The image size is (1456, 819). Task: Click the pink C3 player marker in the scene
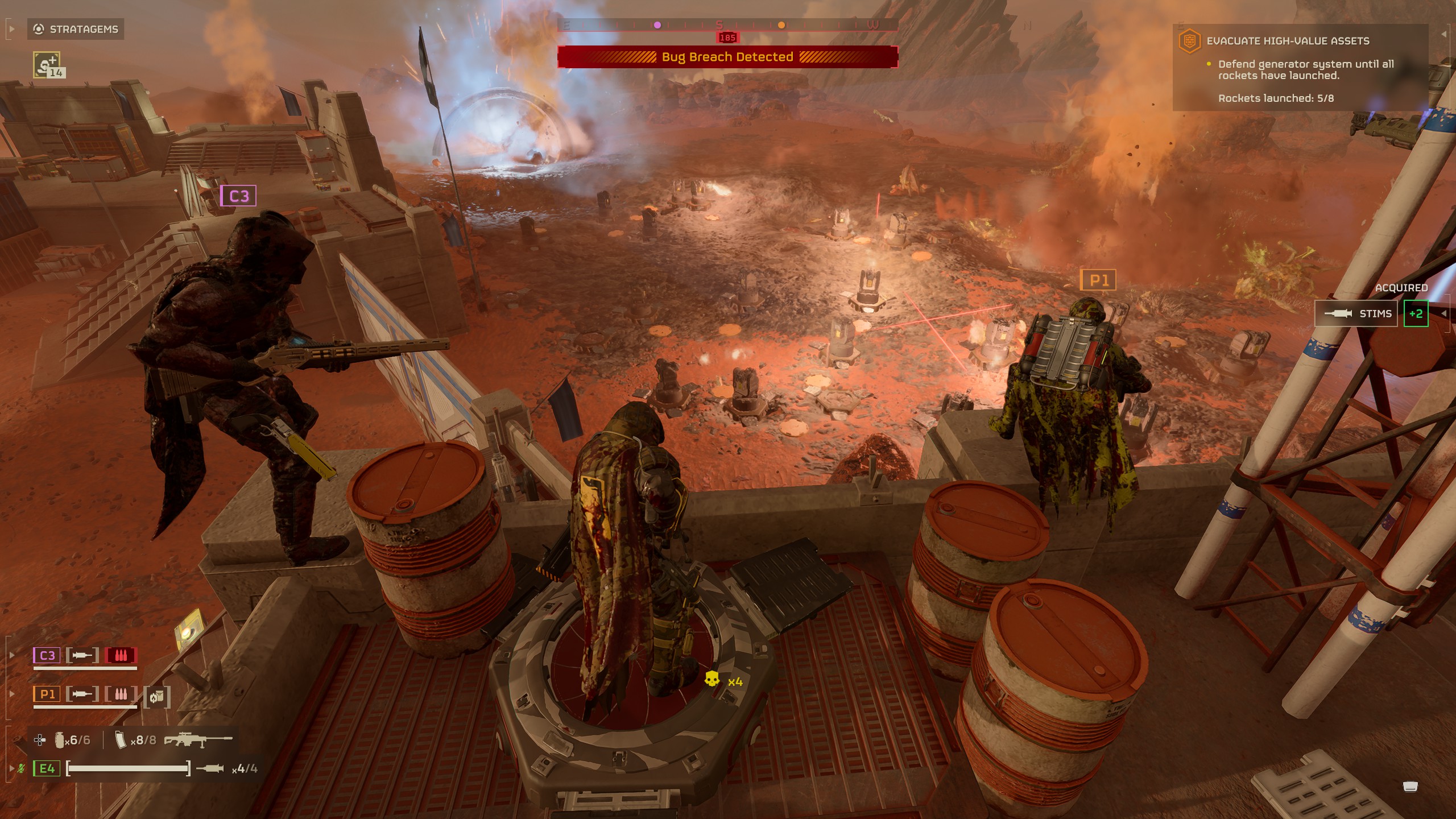point(238,196)
